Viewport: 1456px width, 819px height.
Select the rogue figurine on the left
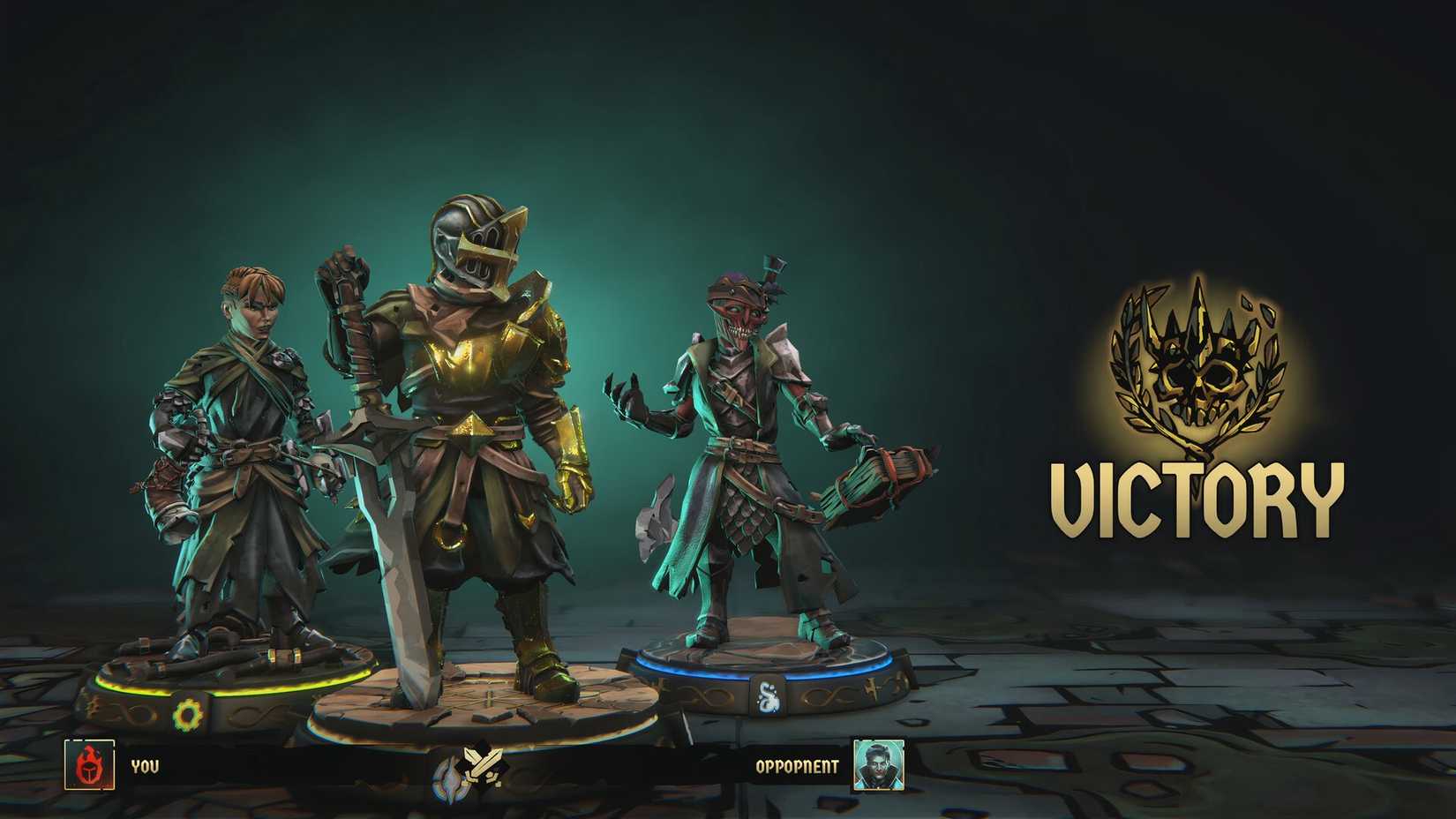click(238, 441)
